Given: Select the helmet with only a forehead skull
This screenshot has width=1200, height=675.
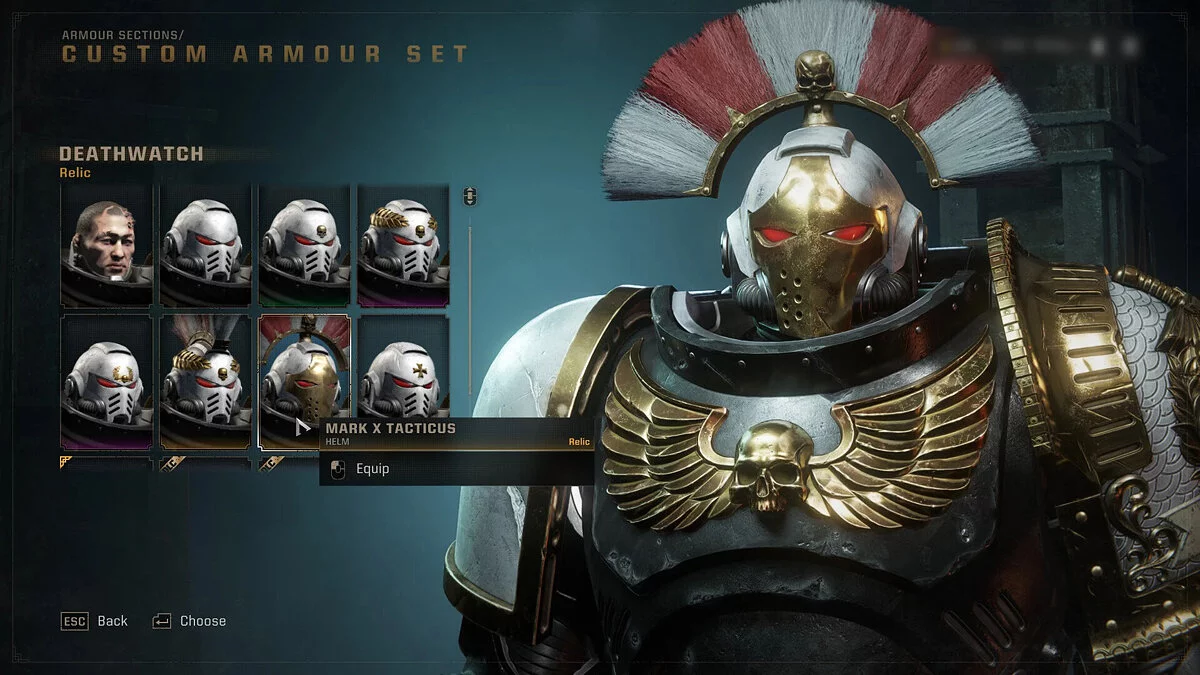Looking at the screenshot, I should click(304, 245).
